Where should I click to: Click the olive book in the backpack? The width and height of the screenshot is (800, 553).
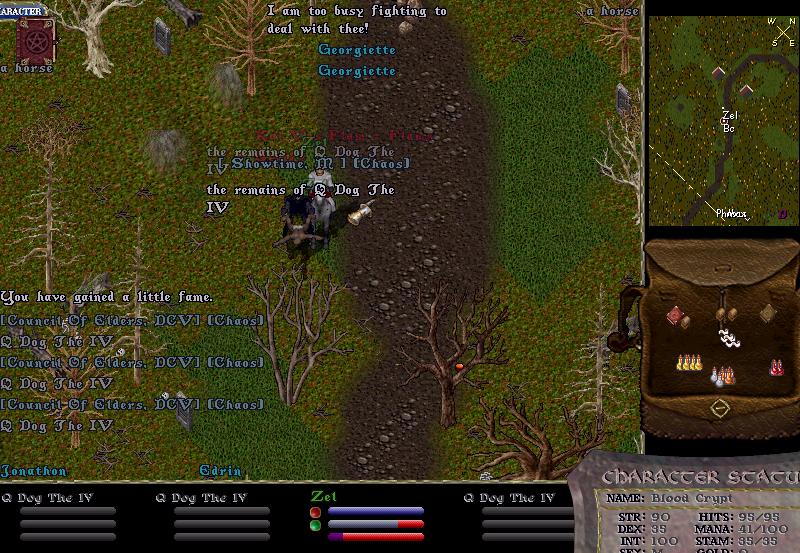[x=767, y=313]
